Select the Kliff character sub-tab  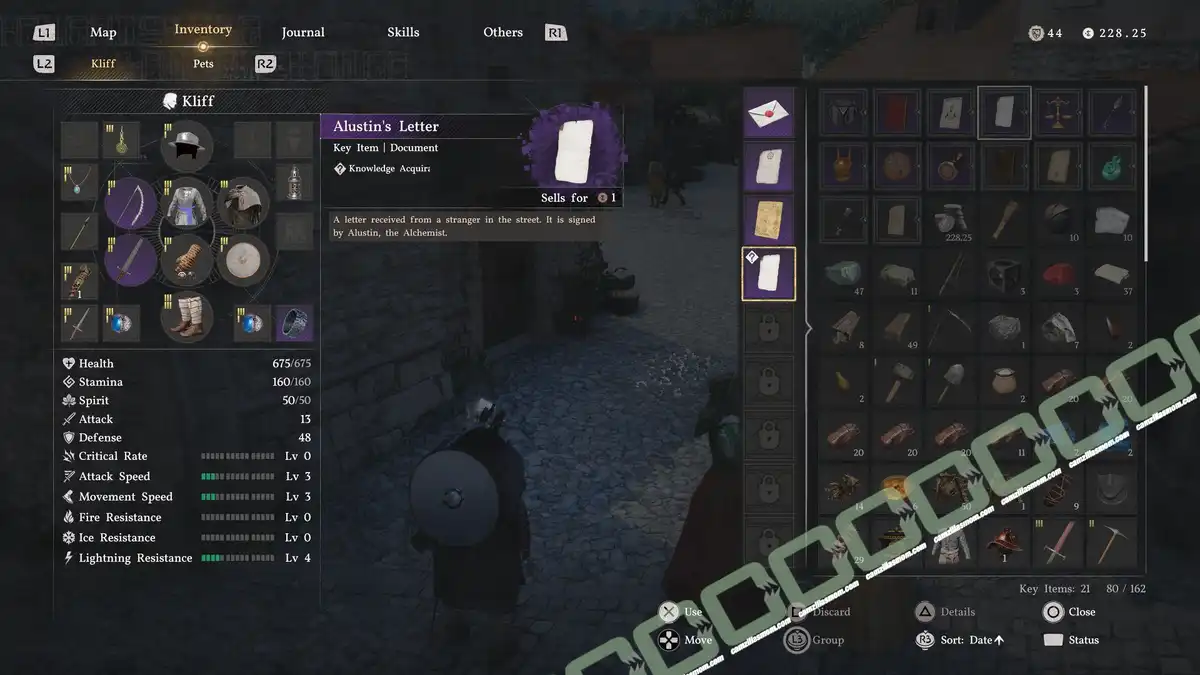tap(103, 64)
